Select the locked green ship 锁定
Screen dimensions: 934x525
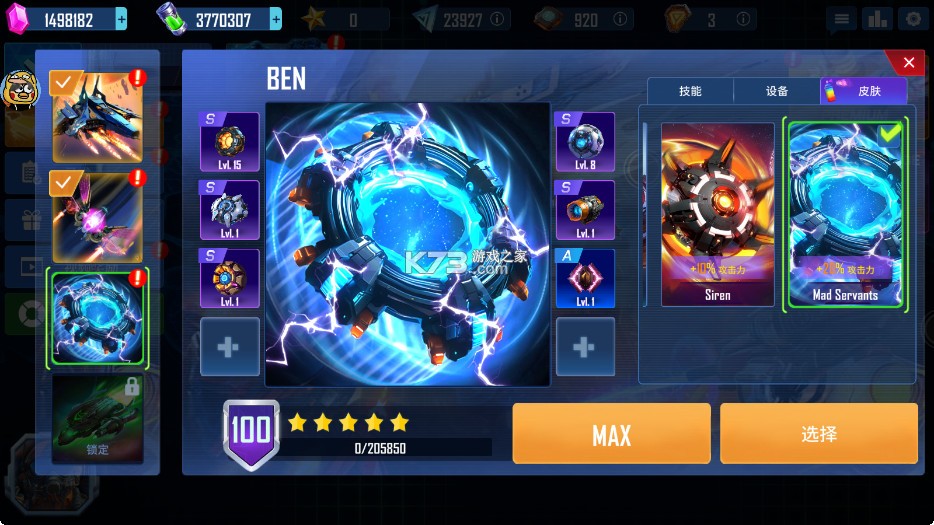[x=97, y=418]
